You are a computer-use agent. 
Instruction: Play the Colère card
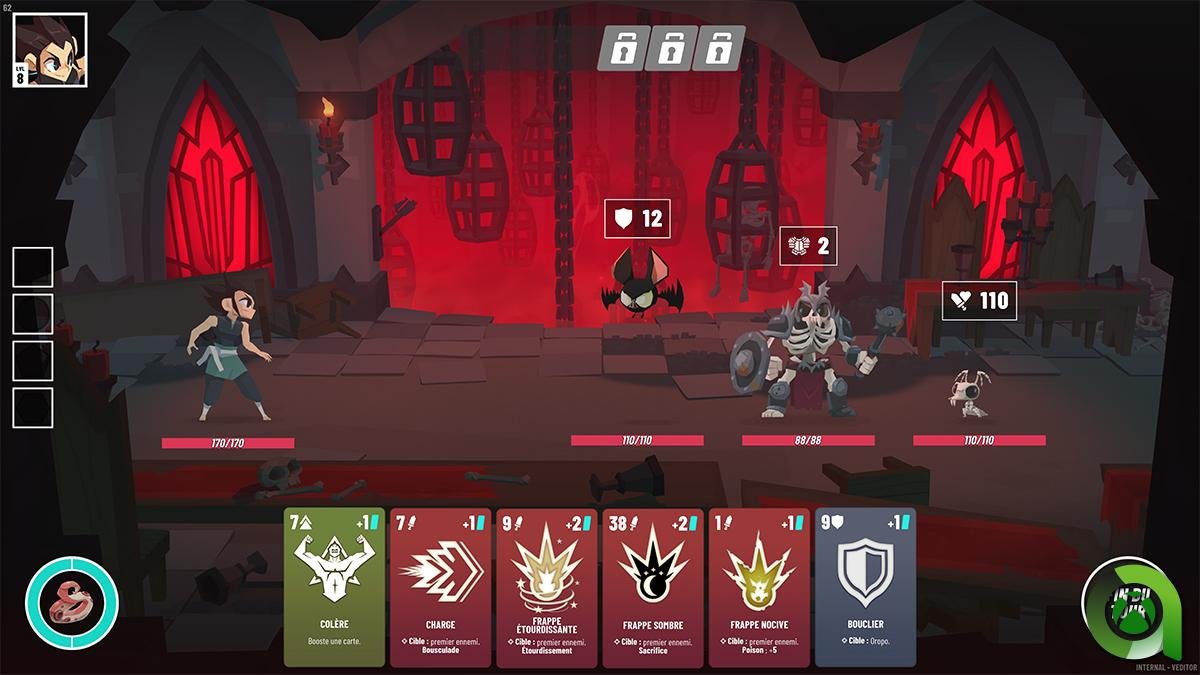(x=334, y=587)
